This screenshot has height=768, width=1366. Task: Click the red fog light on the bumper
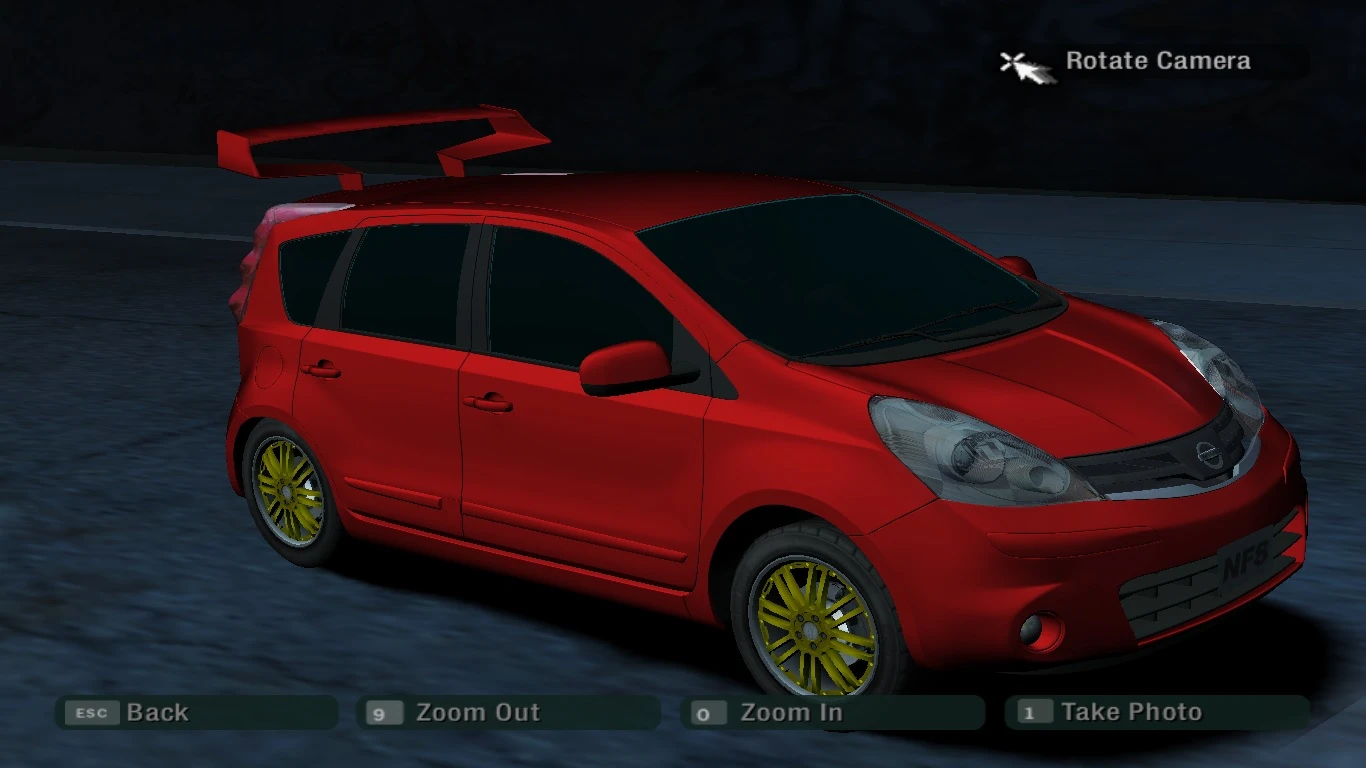click(1042, 628)
